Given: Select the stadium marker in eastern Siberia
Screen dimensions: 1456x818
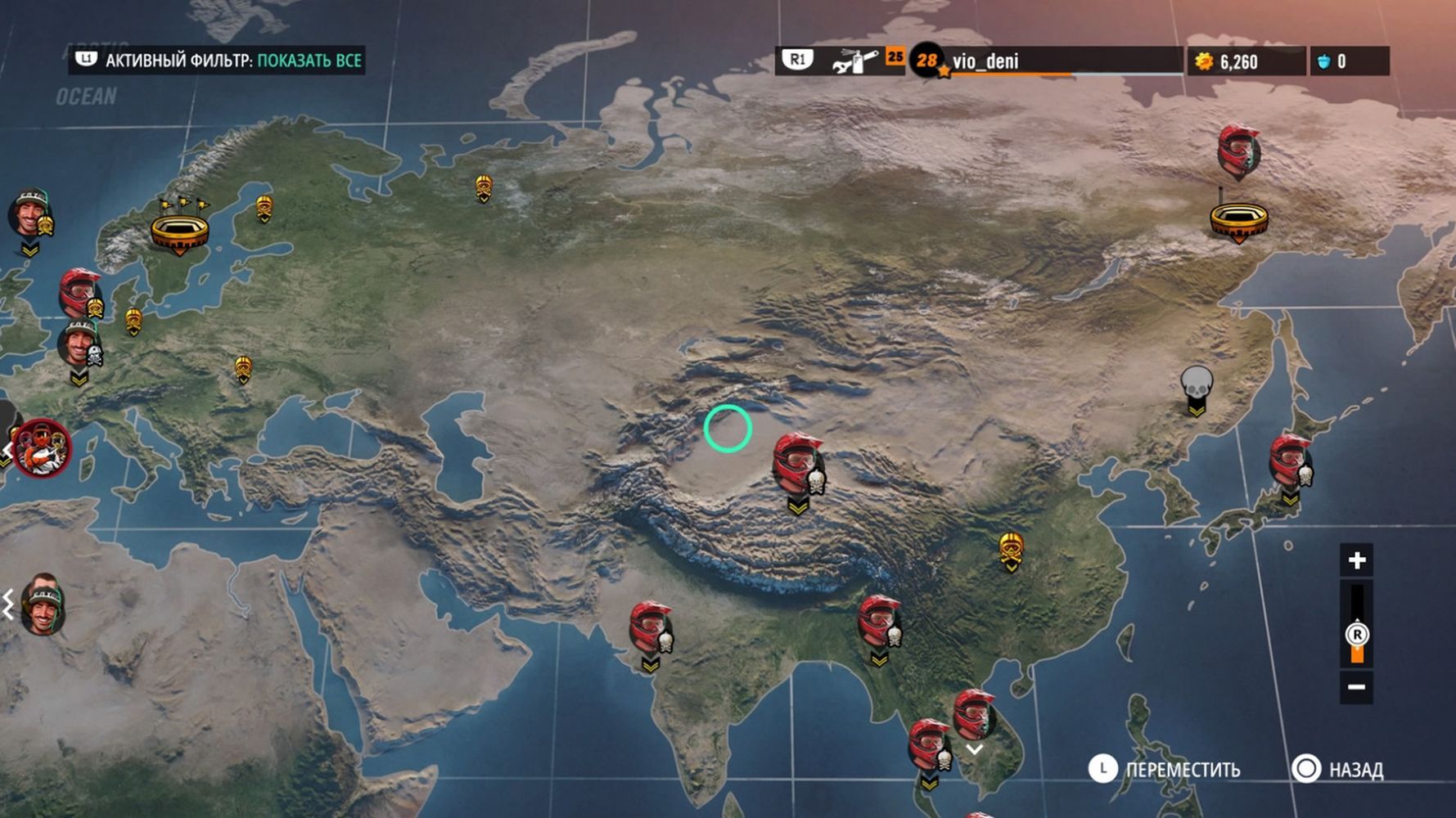Looking at the screenshot, I should (x=1238, y=219).
